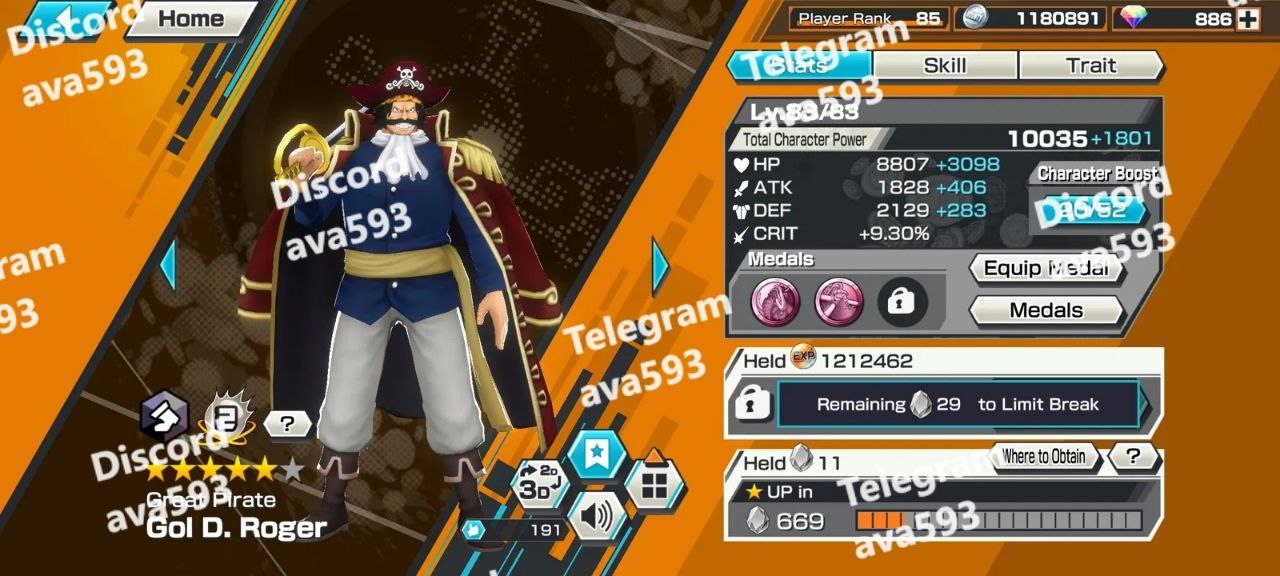
Task: Select the Stats tab
Action: [799, 66]
